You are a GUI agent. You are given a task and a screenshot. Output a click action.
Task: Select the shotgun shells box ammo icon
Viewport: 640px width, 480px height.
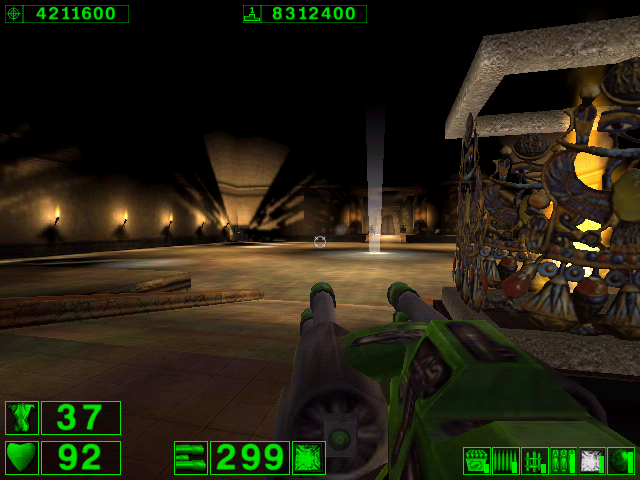click(477, 461)
